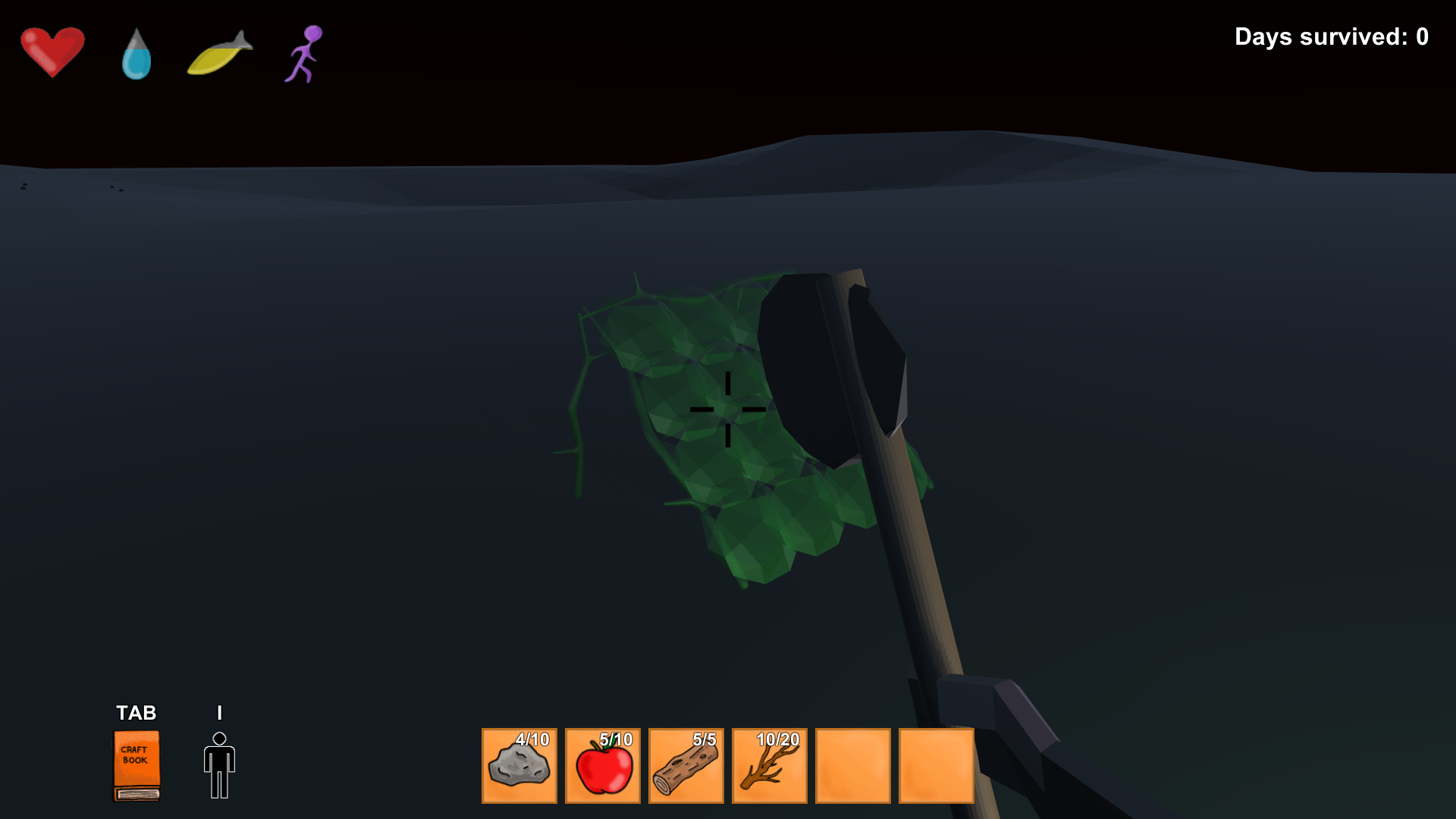The width and height of the screenshot is (1456, 819).
Task: Click the last empty hotbar slot
Action: 936,766
